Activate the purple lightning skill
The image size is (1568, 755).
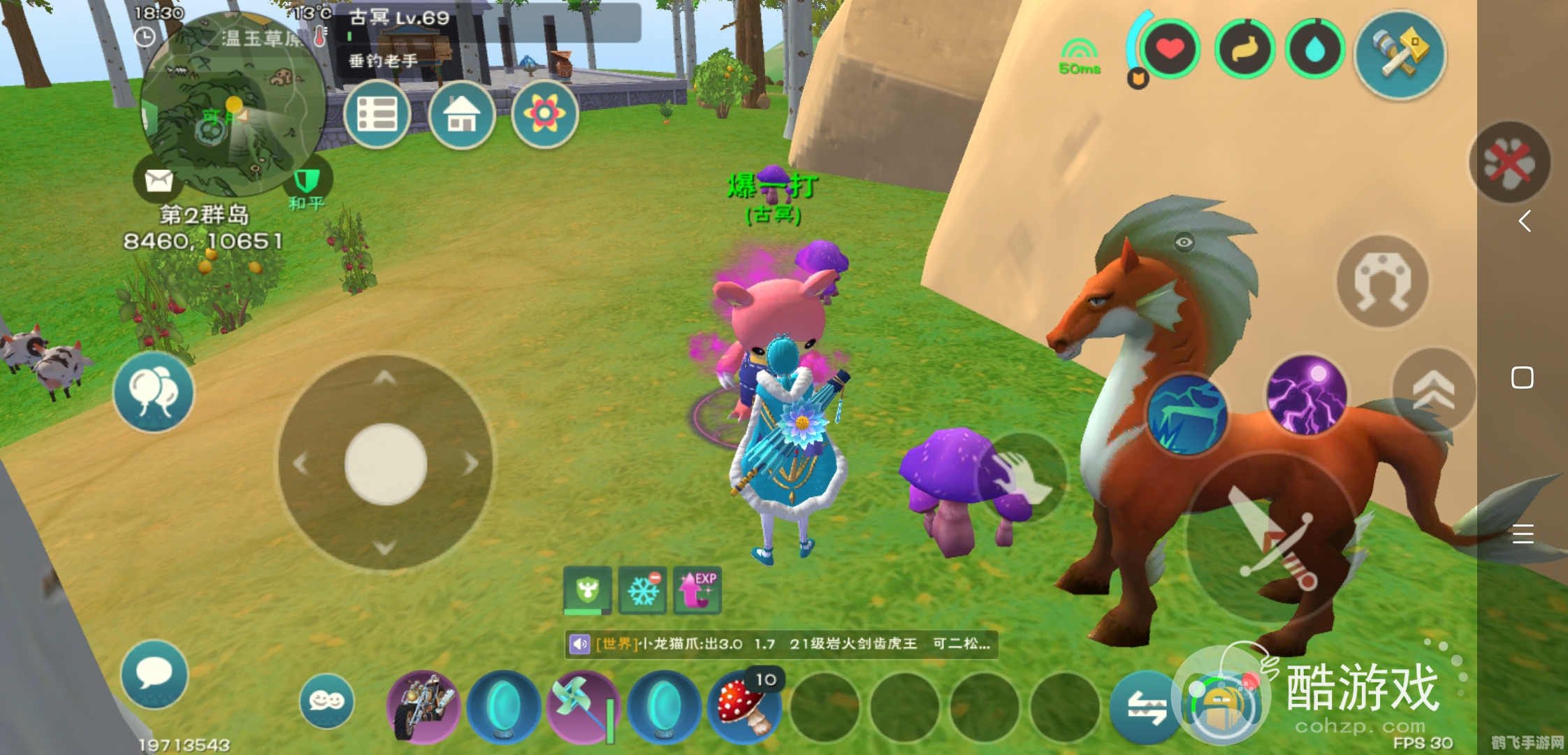1307,395
